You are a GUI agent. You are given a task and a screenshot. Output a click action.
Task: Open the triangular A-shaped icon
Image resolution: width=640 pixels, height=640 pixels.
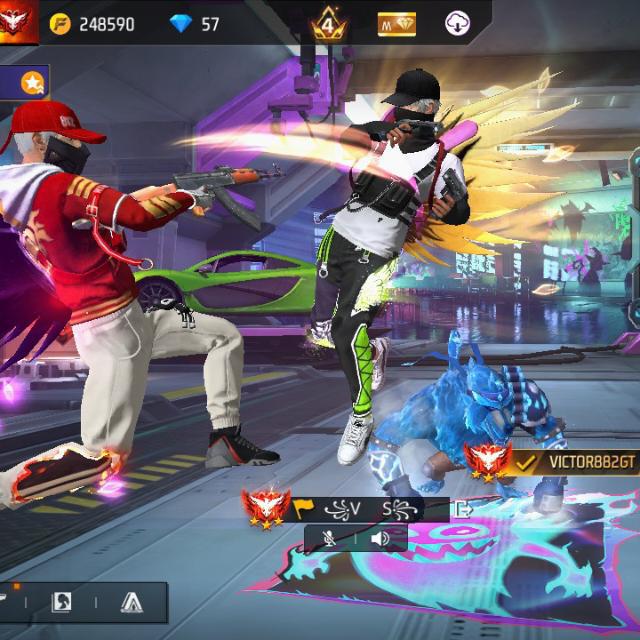(x=131, y=602)
